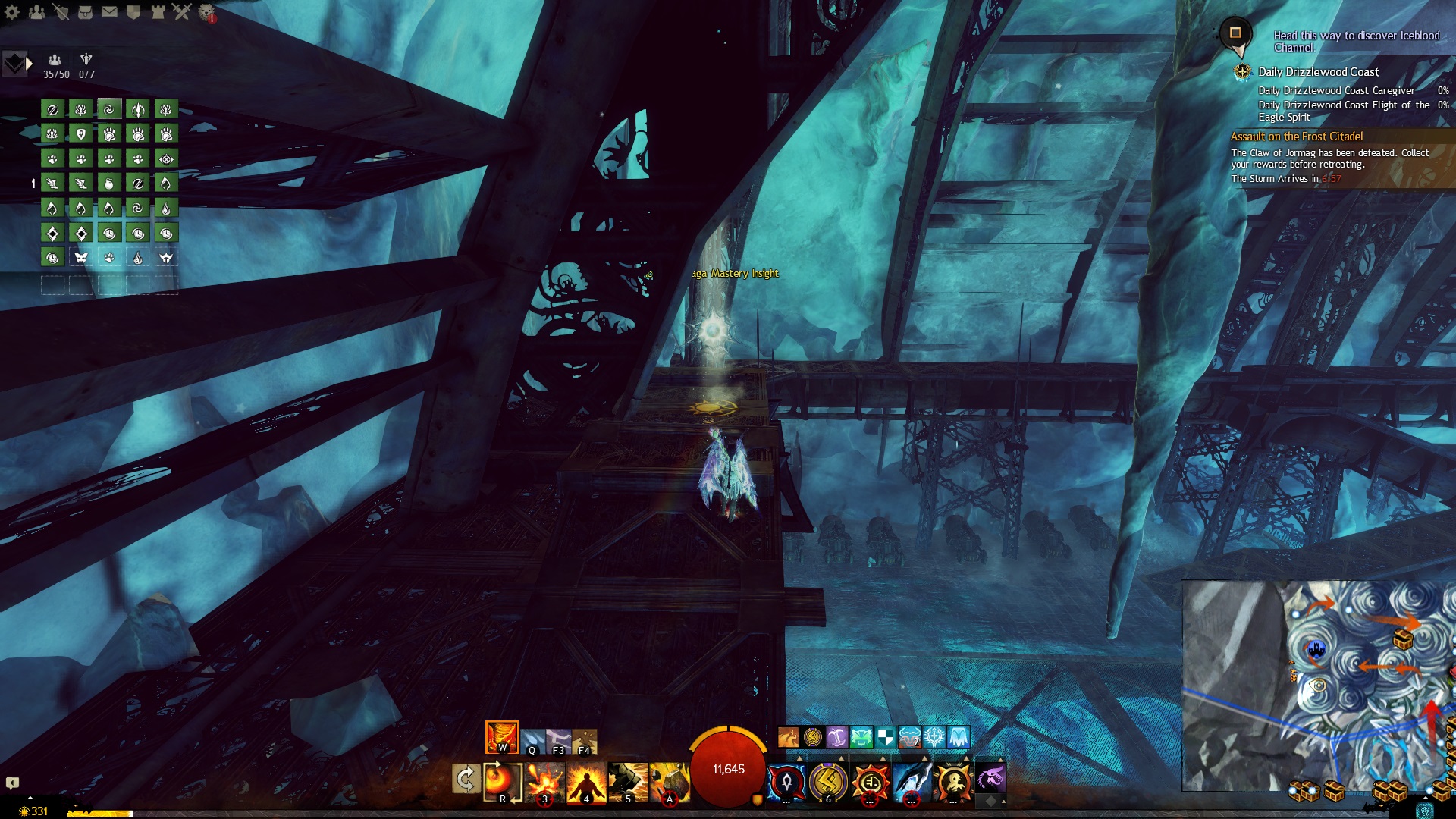
Task: Use the burning figure skill in slot 4
Action: [x=586, y=783]
